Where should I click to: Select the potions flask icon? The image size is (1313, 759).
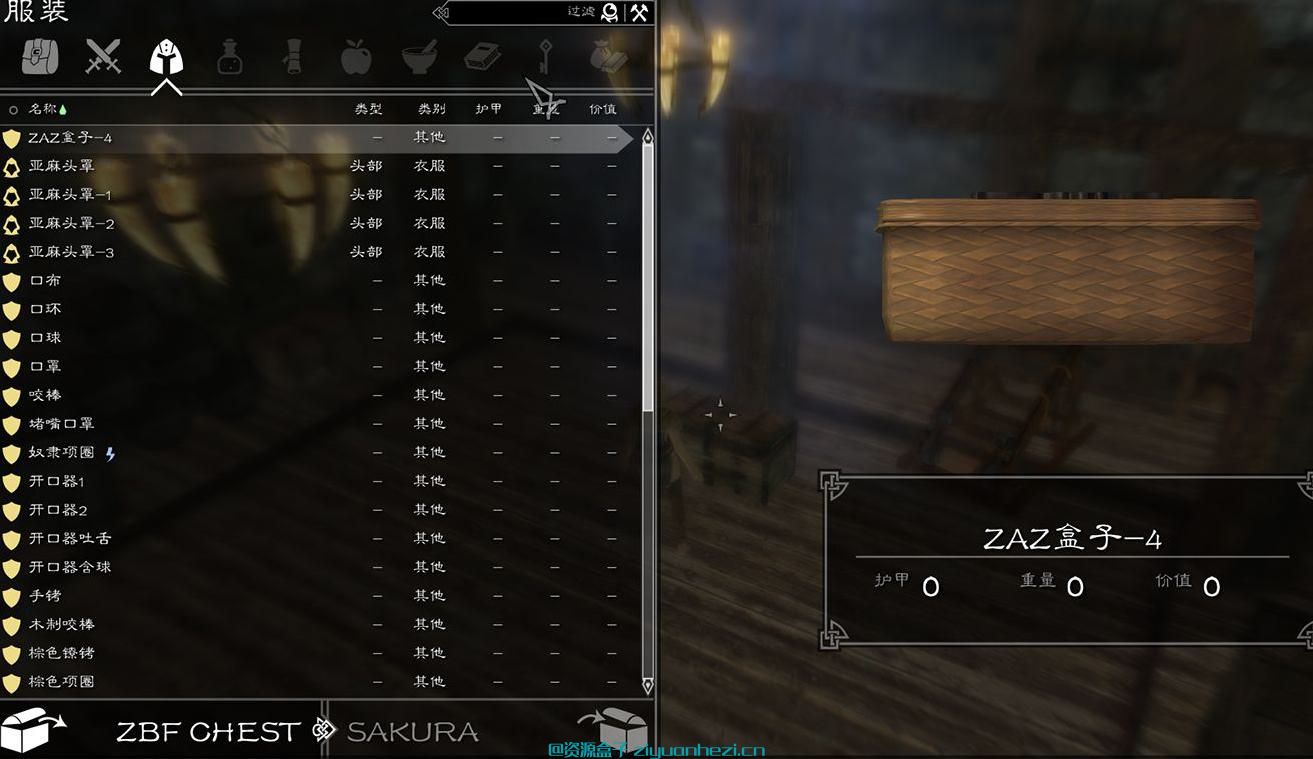pyautogui.click(x=230, y=57)
